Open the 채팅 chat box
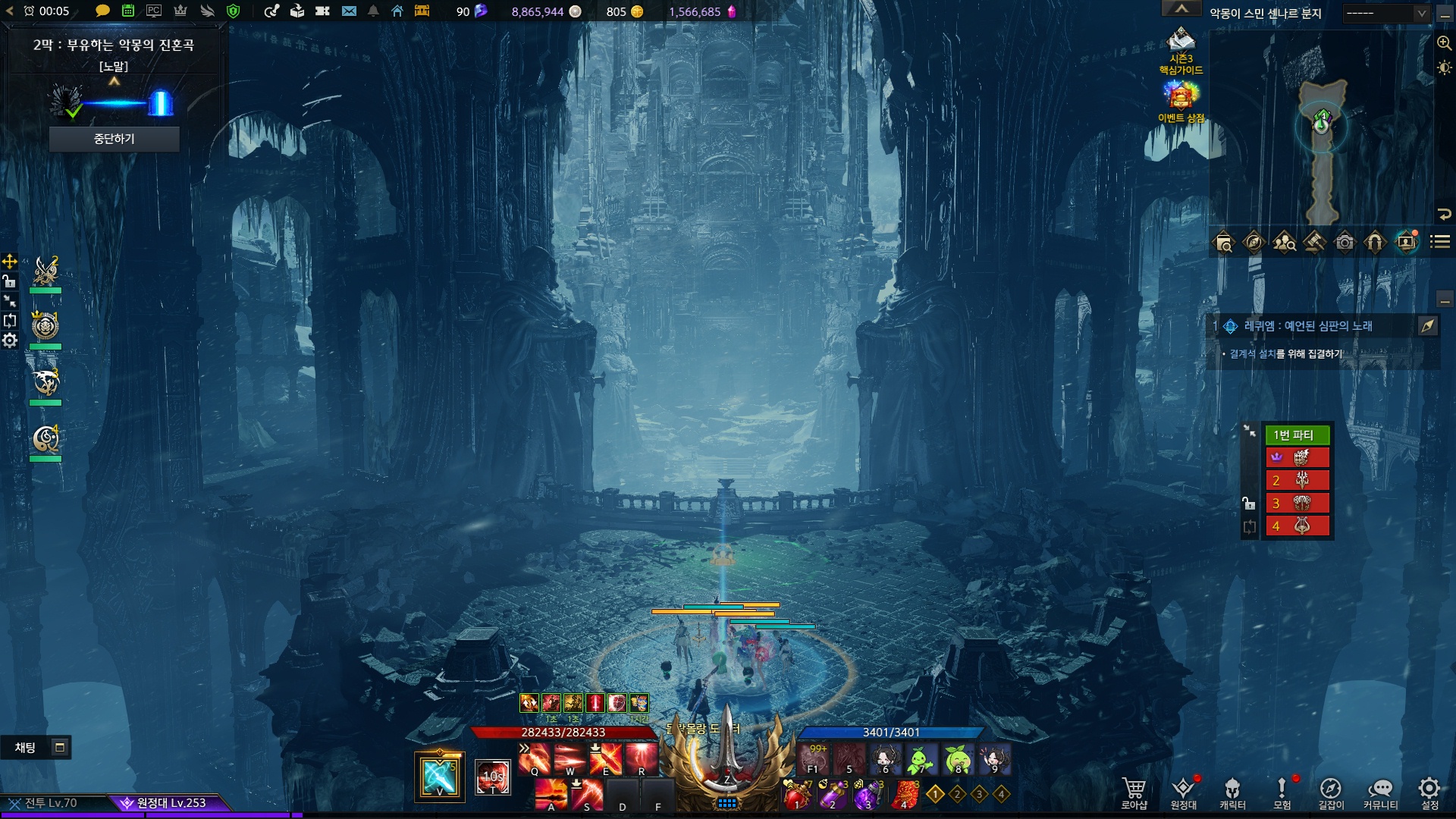Image resolution: width=1456 pixels, height=819 pixels. point(26,748)
